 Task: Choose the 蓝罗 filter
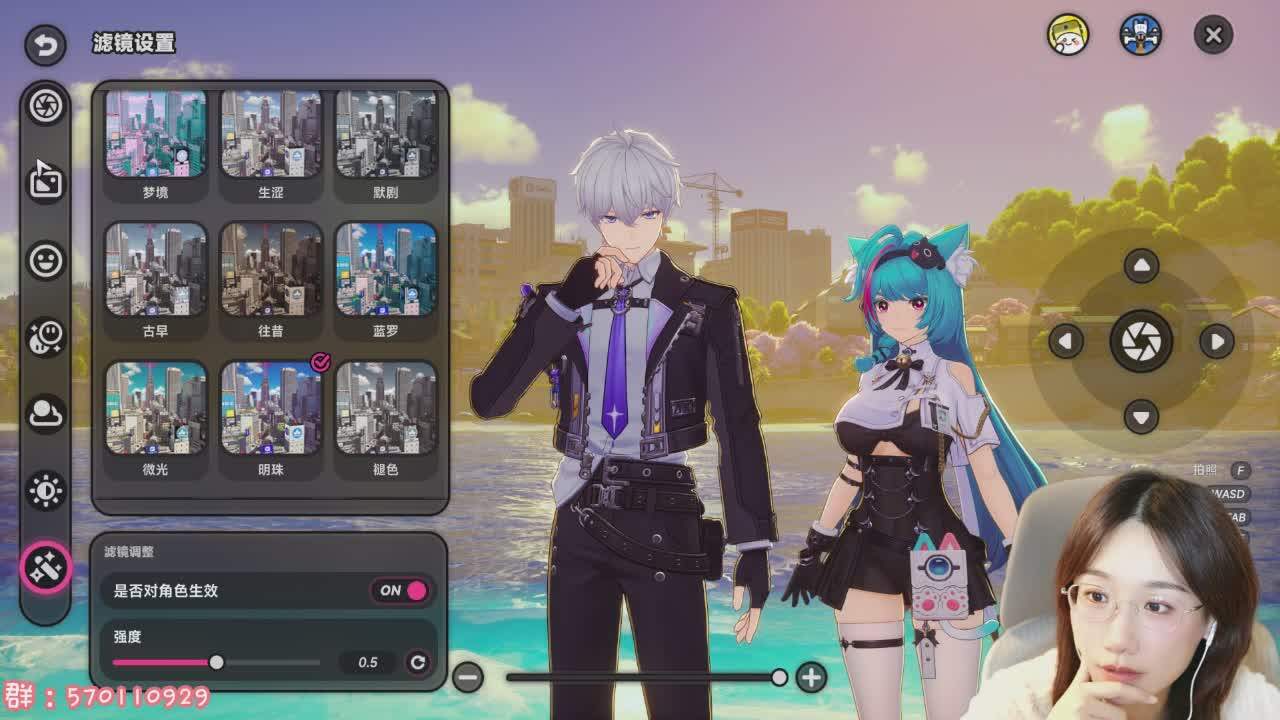386,270
